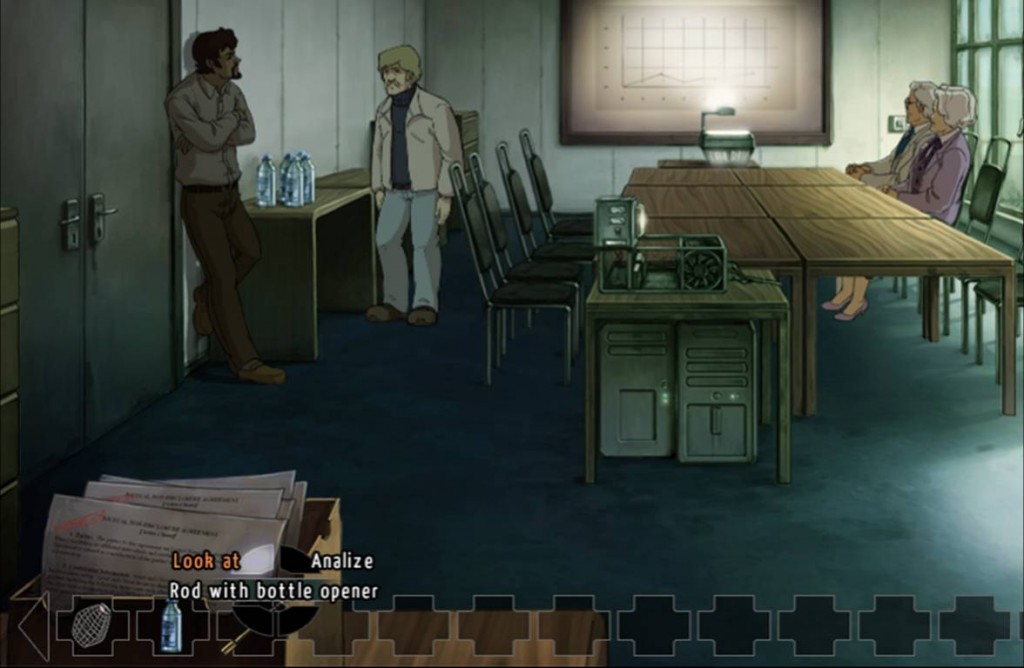The height and width of the screenshot is (668, 1024).
Task: Choose the "Look at" action
Action: pyautogui.click(x=206, y=561)
